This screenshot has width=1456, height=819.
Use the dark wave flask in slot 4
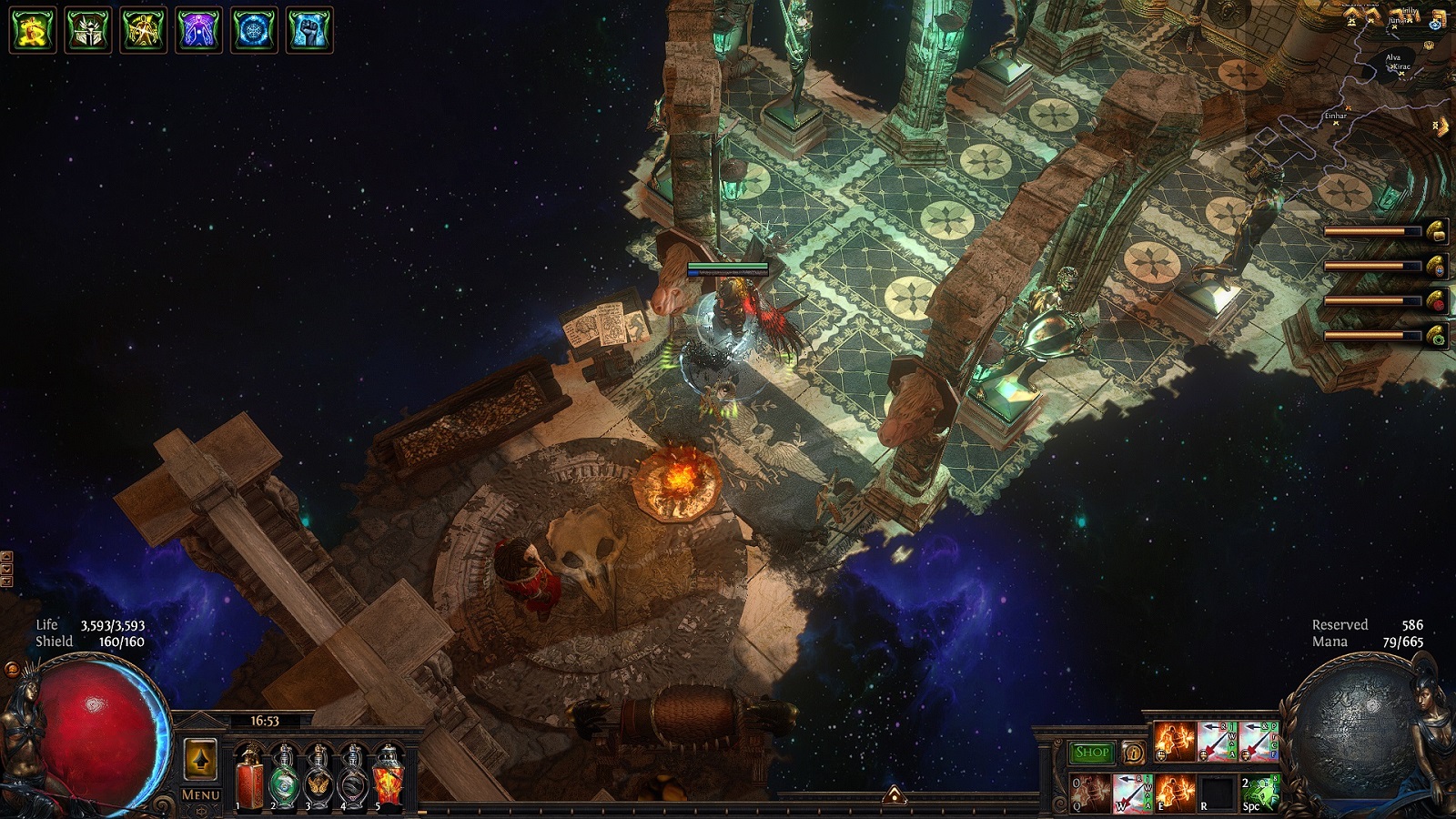(353, 776)
